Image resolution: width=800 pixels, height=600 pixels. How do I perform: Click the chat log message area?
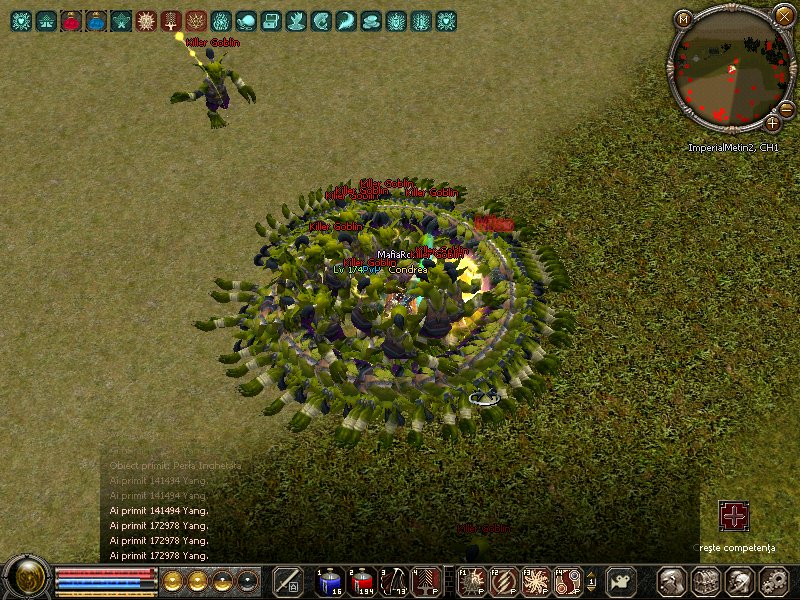click(x=160, y=510)
